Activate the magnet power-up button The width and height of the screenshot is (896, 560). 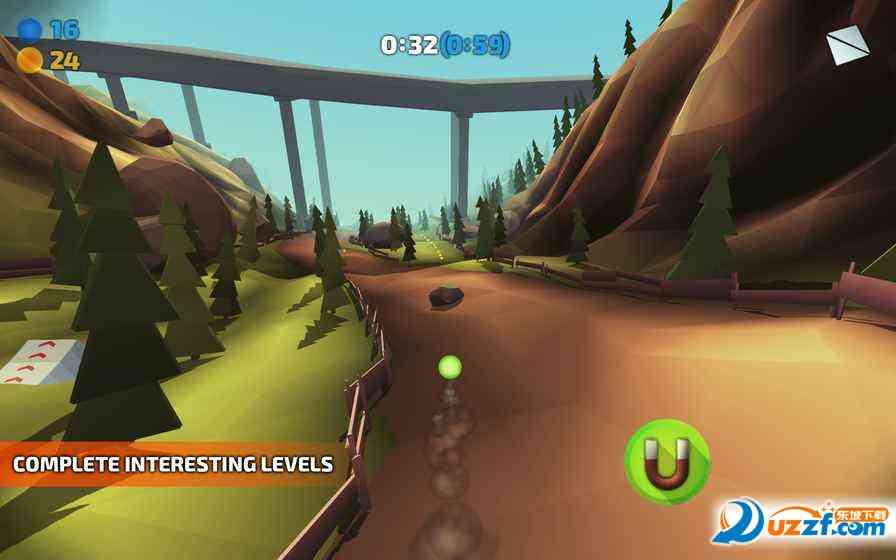pyautogui.click(x=667, y=462)
